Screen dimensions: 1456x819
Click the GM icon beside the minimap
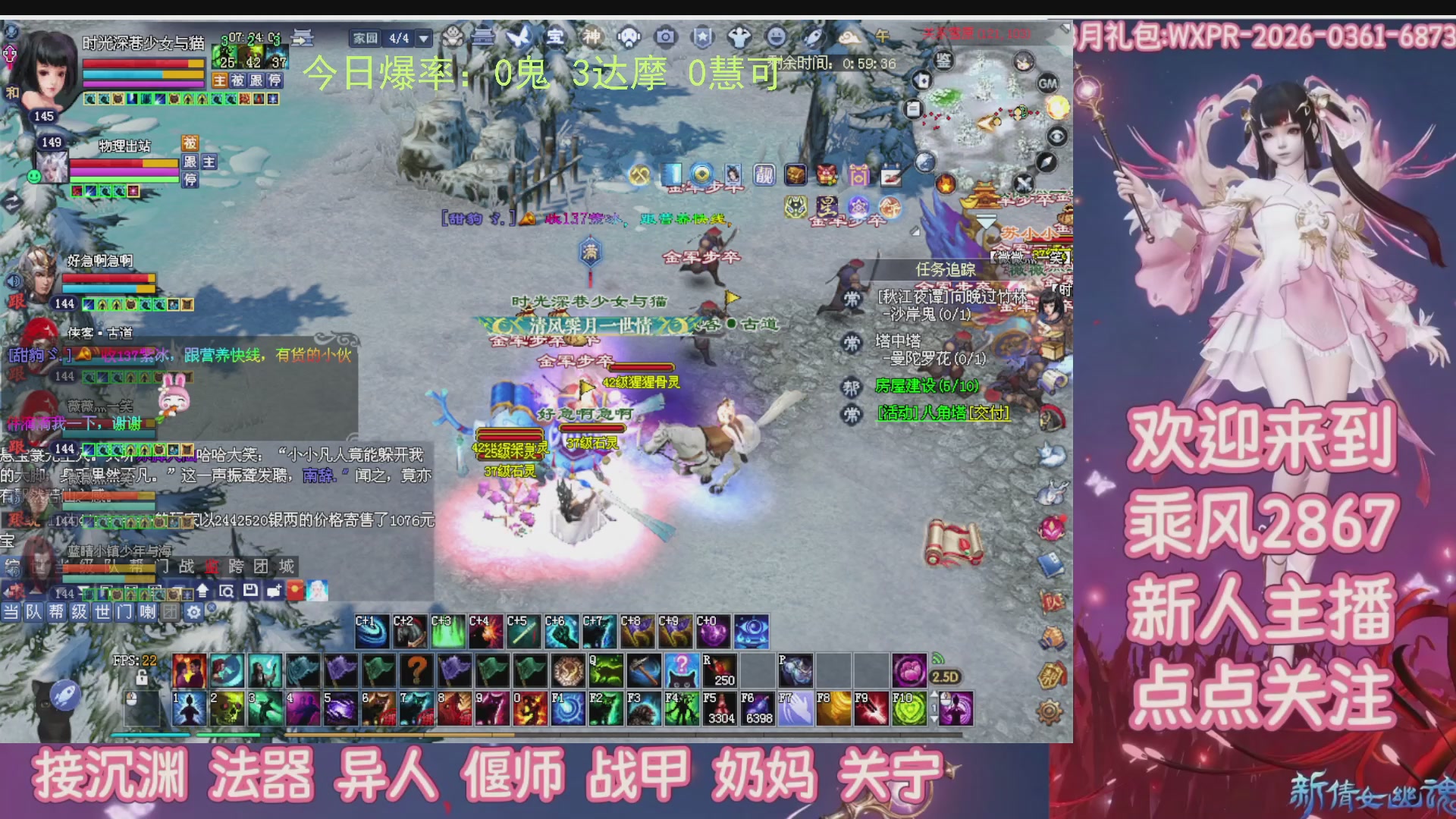pyautogui.click(x=1049, y=83)
